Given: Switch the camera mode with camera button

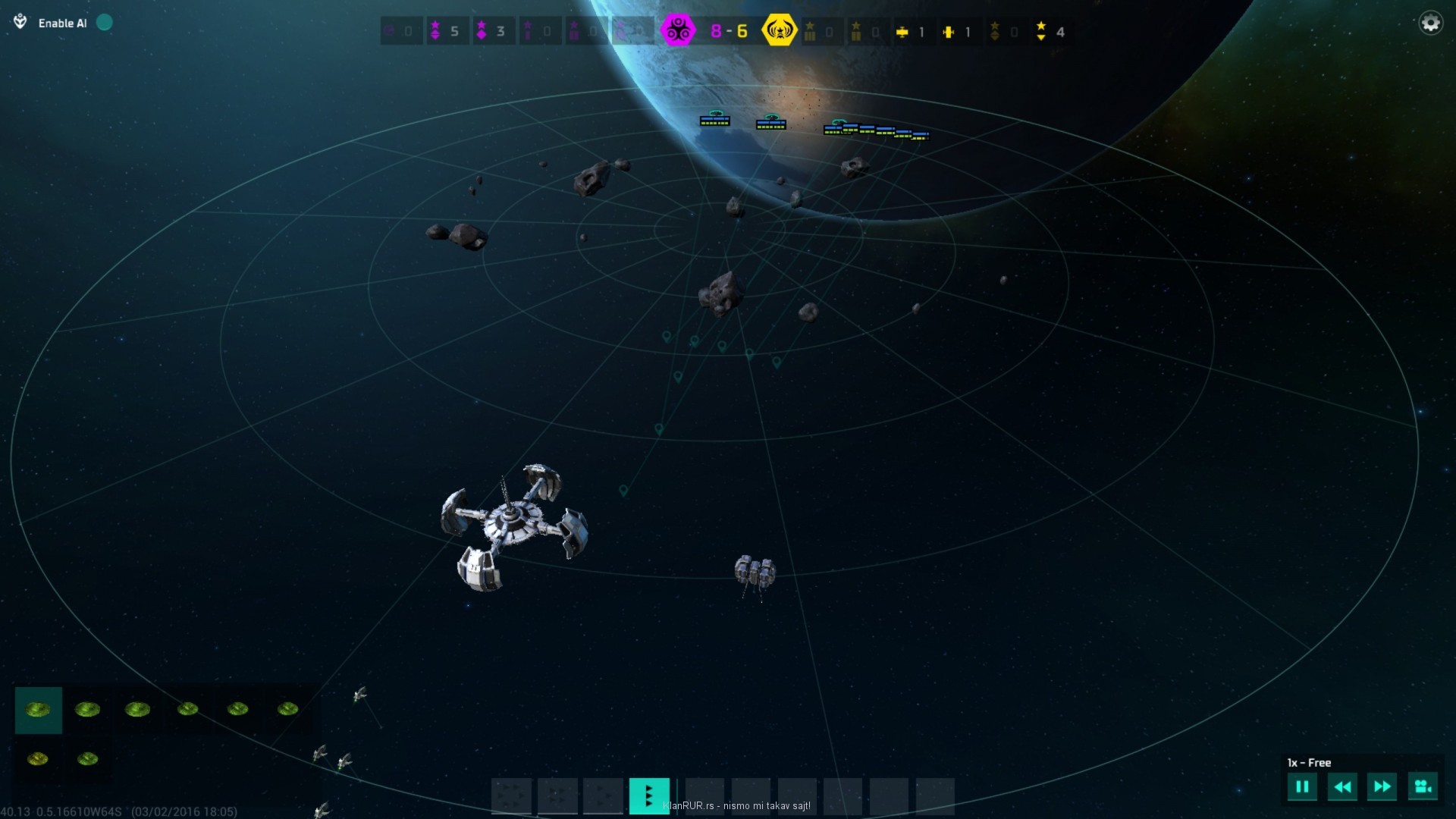Looking at the screenshot, I should (1423, 787).
